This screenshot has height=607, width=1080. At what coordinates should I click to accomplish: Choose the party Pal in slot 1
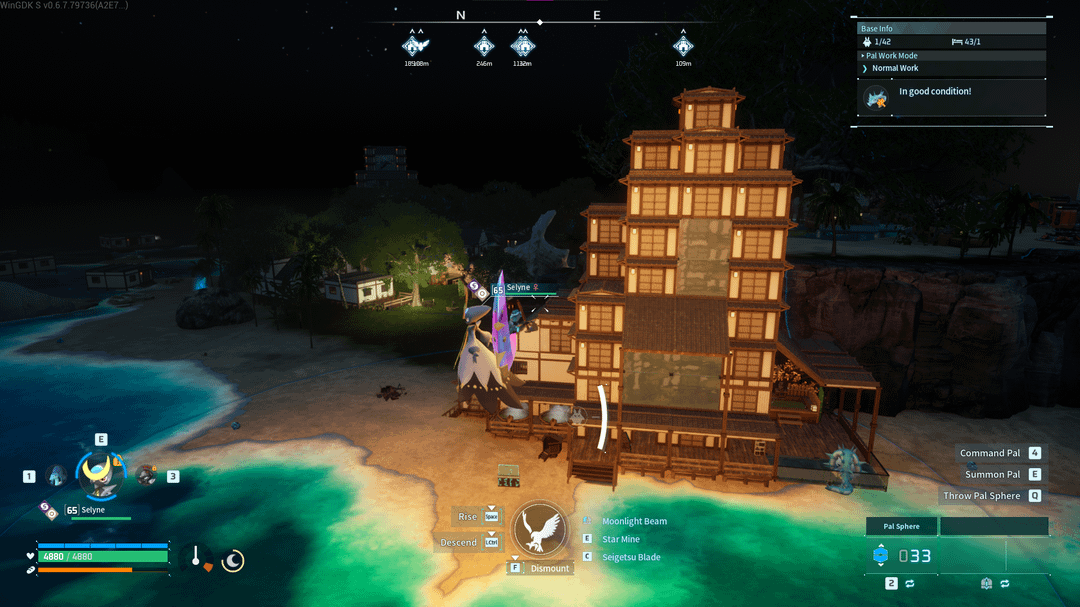coord(56,476)
